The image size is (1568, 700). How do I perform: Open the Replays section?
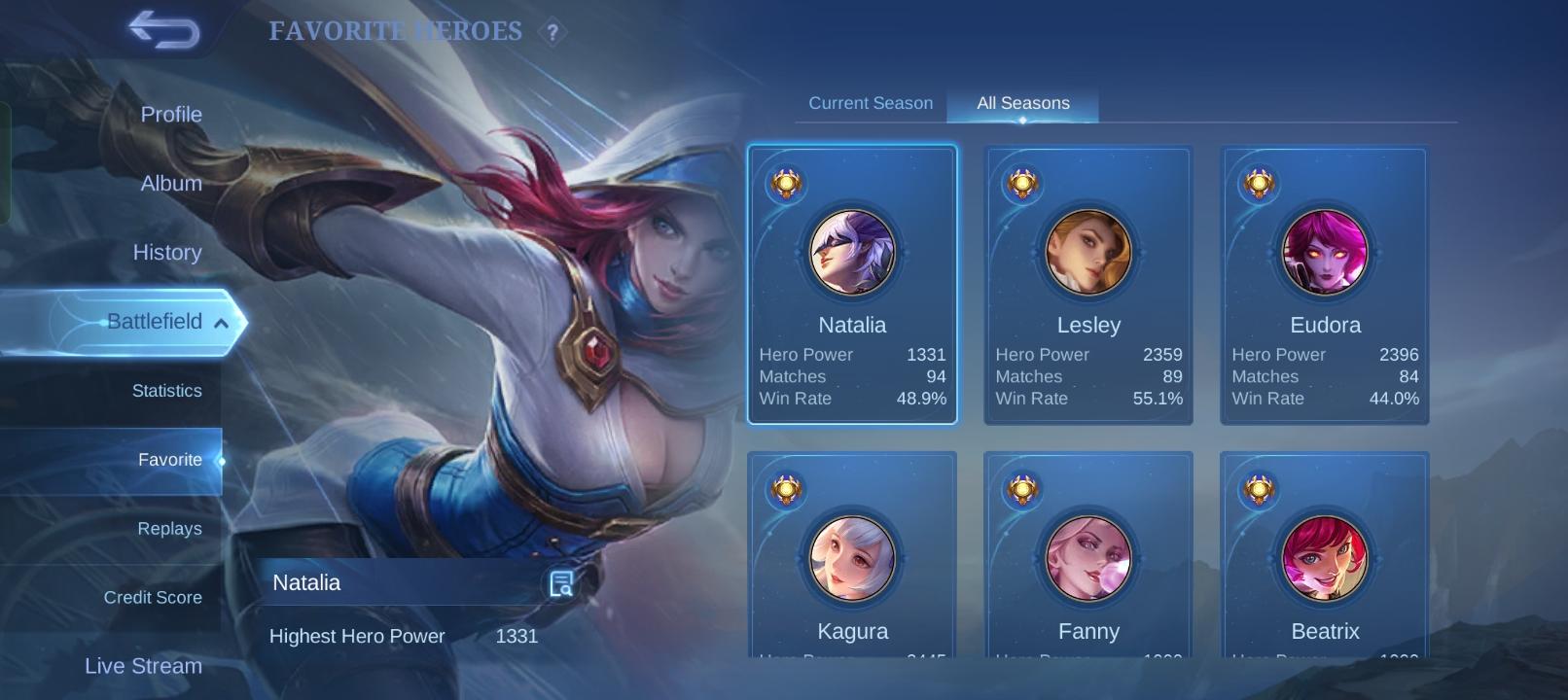(169, 528)
